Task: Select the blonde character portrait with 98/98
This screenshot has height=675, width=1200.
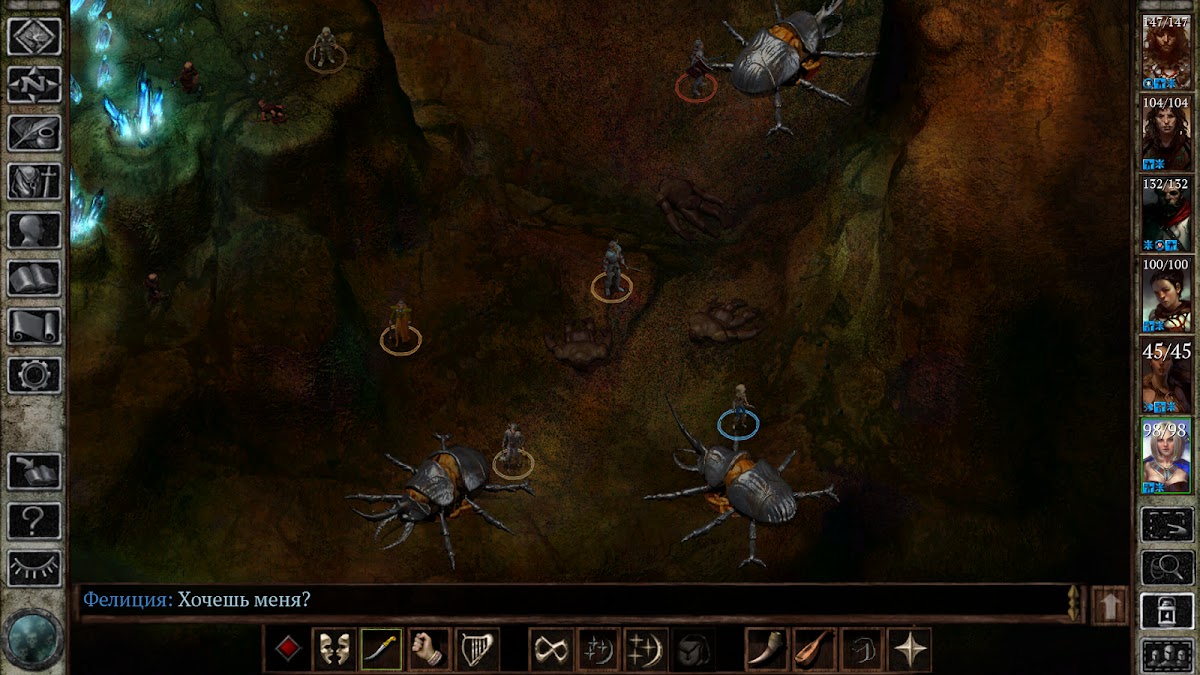Action: [x=1166, y=456]
